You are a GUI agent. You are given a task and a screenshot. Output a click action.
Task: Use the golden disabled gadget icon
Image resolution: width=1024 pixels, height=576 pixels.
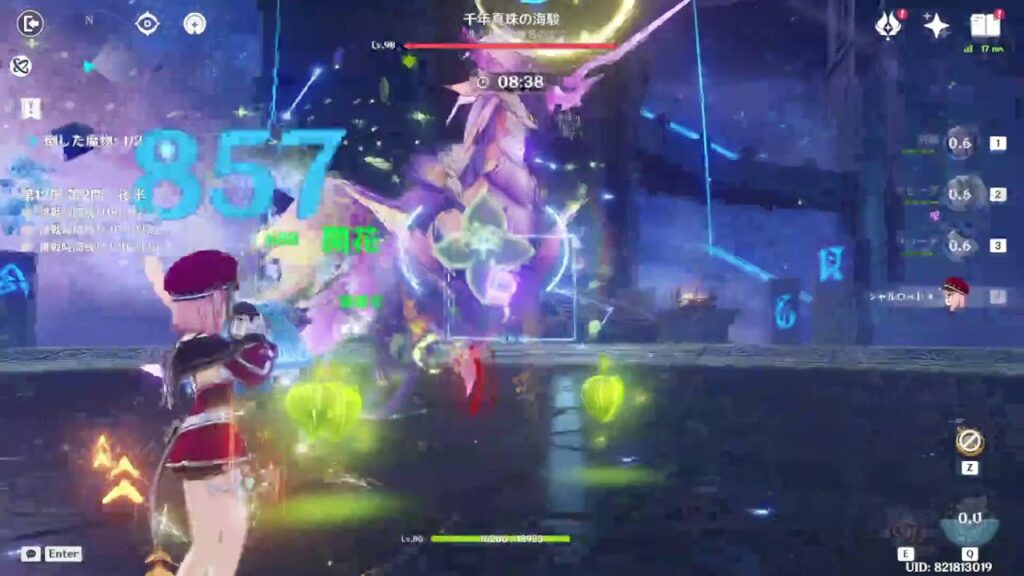pos(969,442)
